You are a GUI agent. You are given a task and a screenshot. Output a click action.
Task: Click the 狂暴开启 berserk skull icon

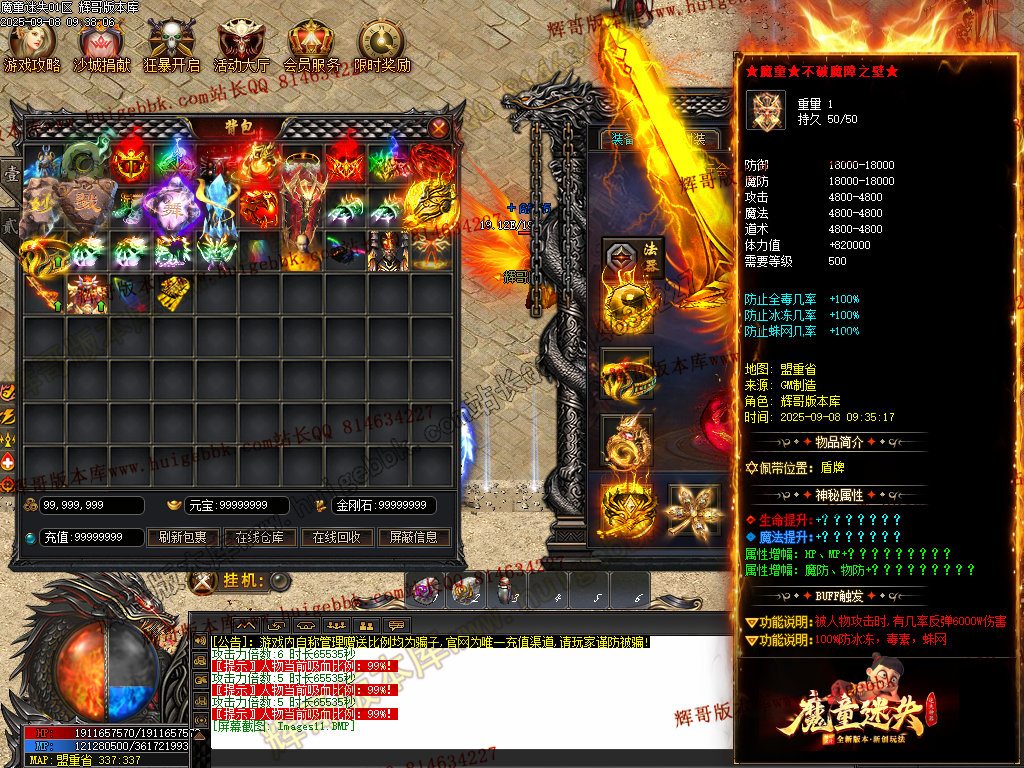[x=172, y=47]
